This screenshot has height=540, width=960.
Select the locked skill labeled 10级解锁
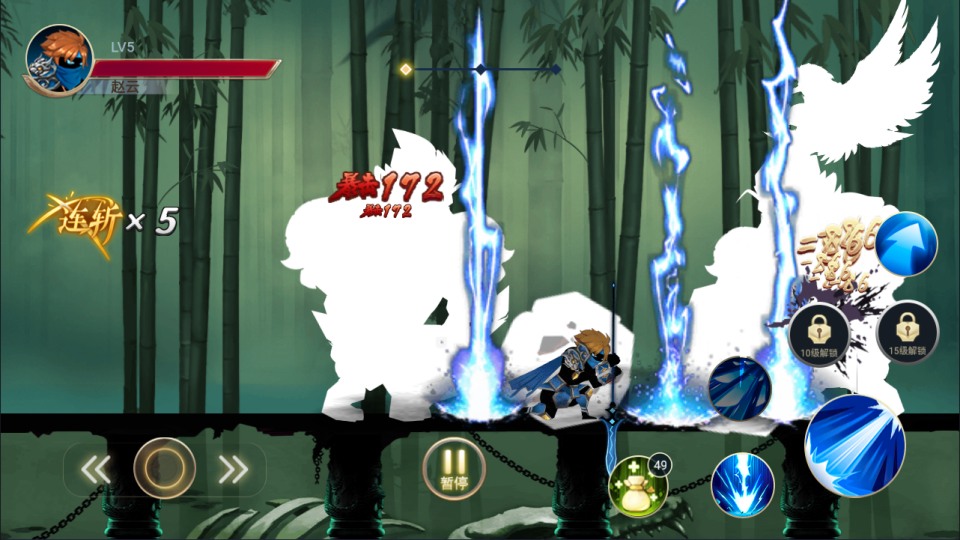(x=818, y=333)
